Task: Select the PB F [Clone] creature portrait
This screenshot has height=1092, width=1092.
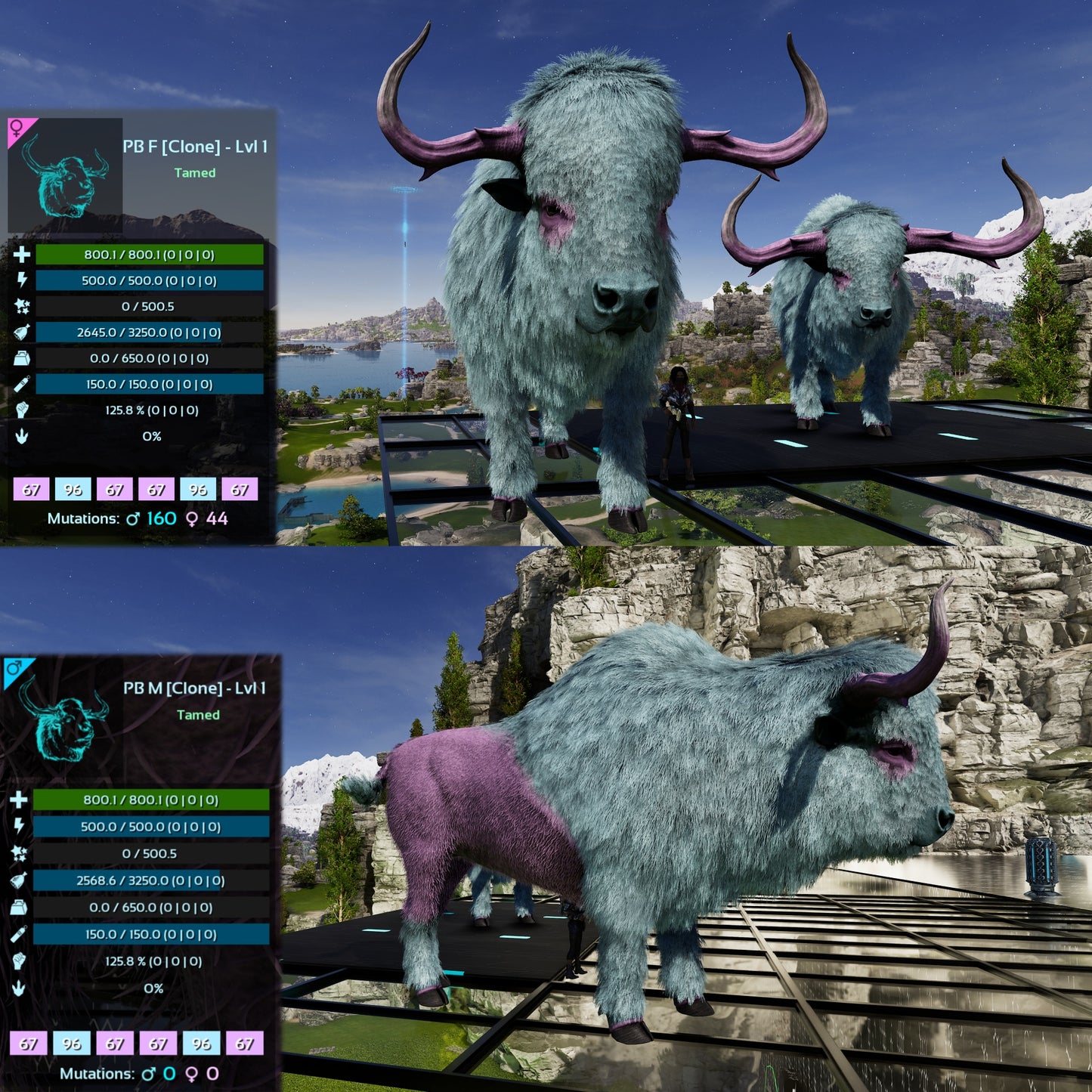Action: (66, 175)
